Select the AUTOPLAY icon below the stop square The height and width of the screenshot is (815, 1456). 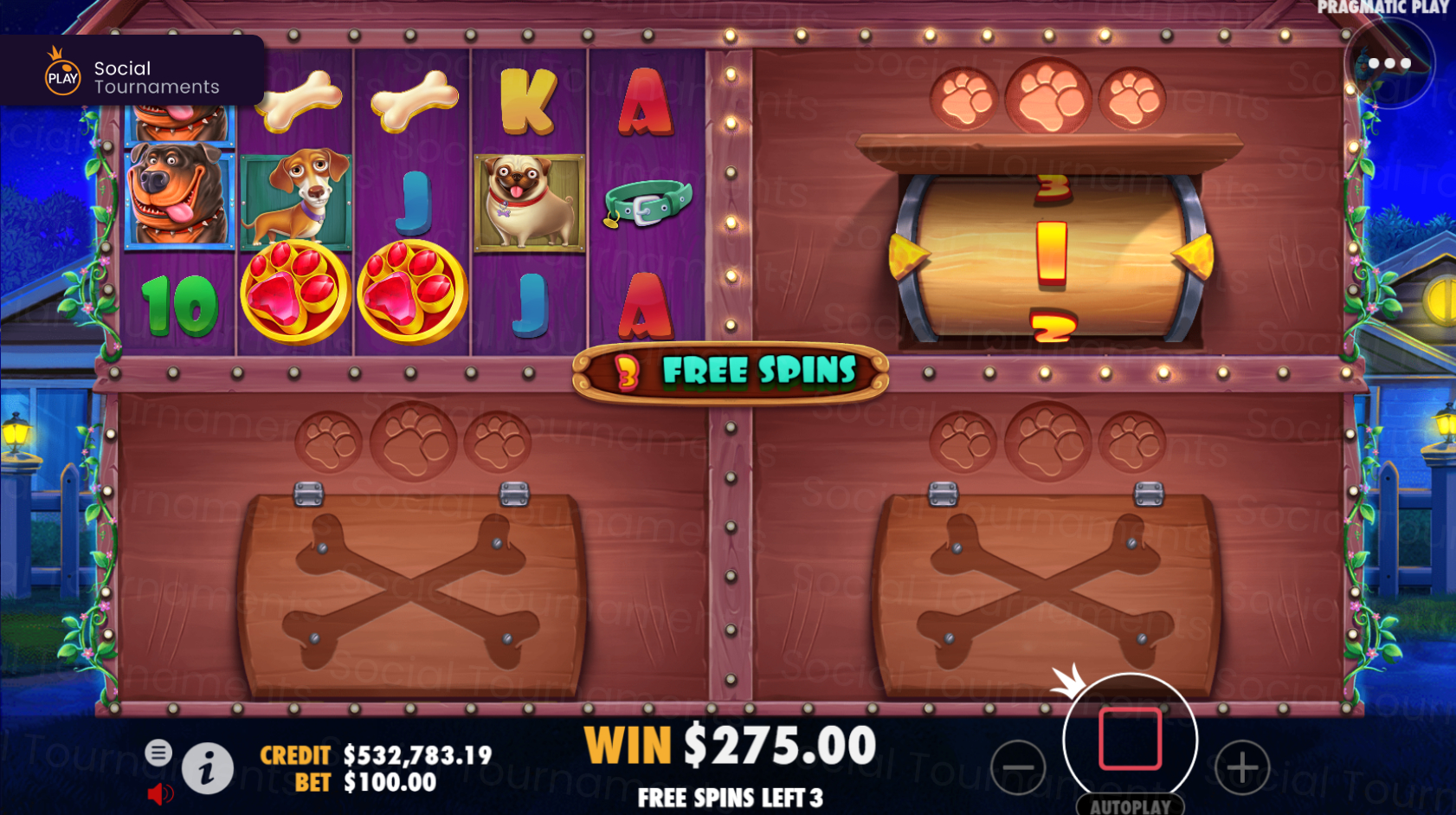pos(1133,804)
